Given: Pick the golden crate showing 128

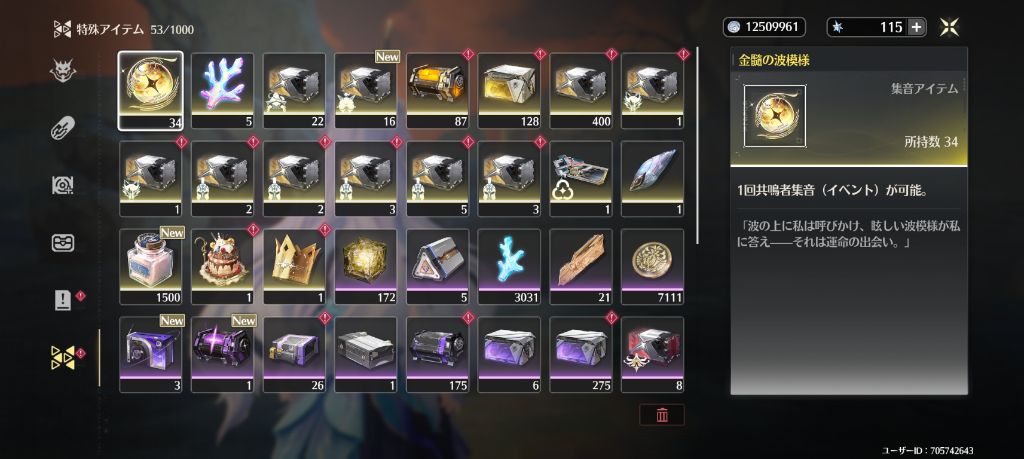Looking at the screenshot, I should 510,90.
